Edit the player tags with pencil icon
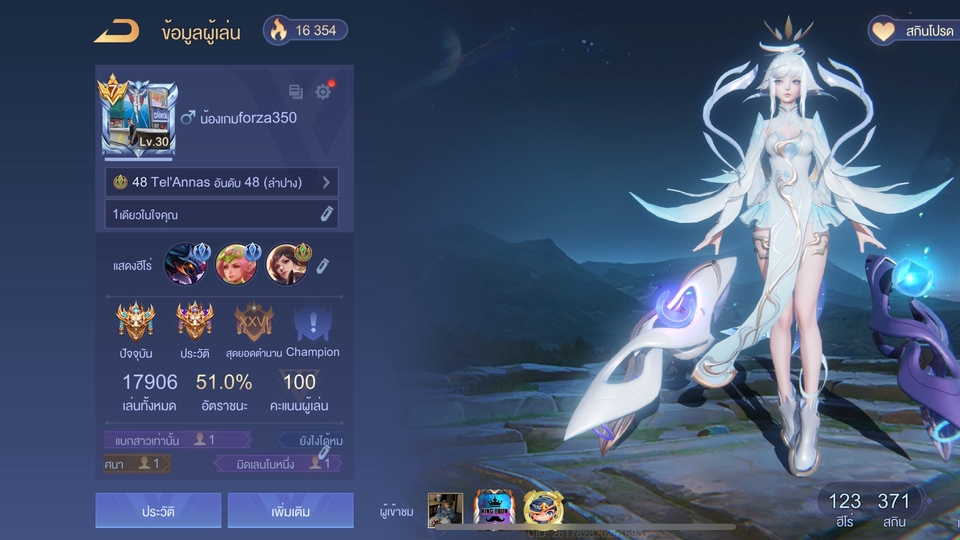The image size is (960, 540). (324, 454)
